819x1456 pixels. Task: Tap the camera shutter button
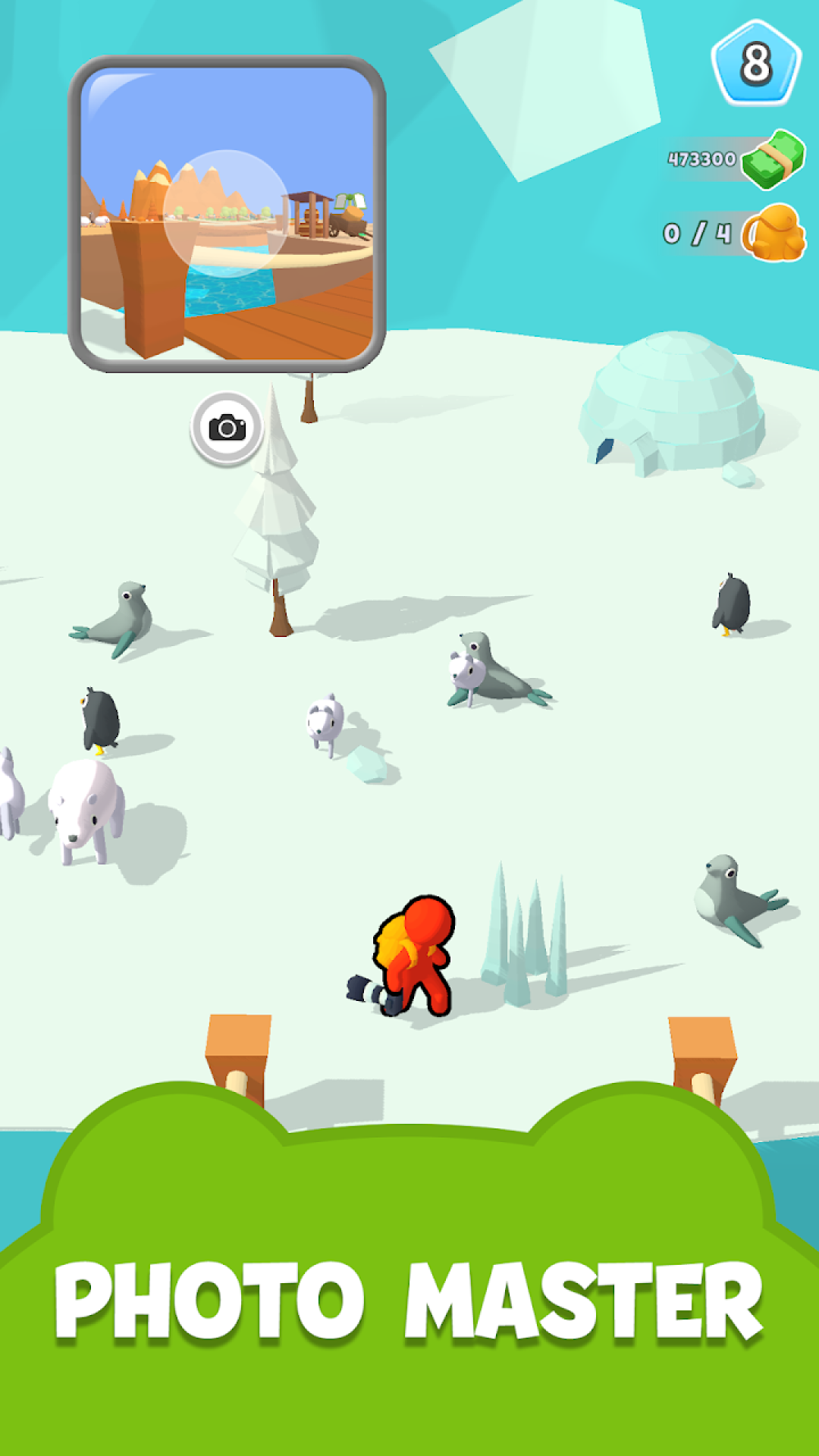(227, 428)
